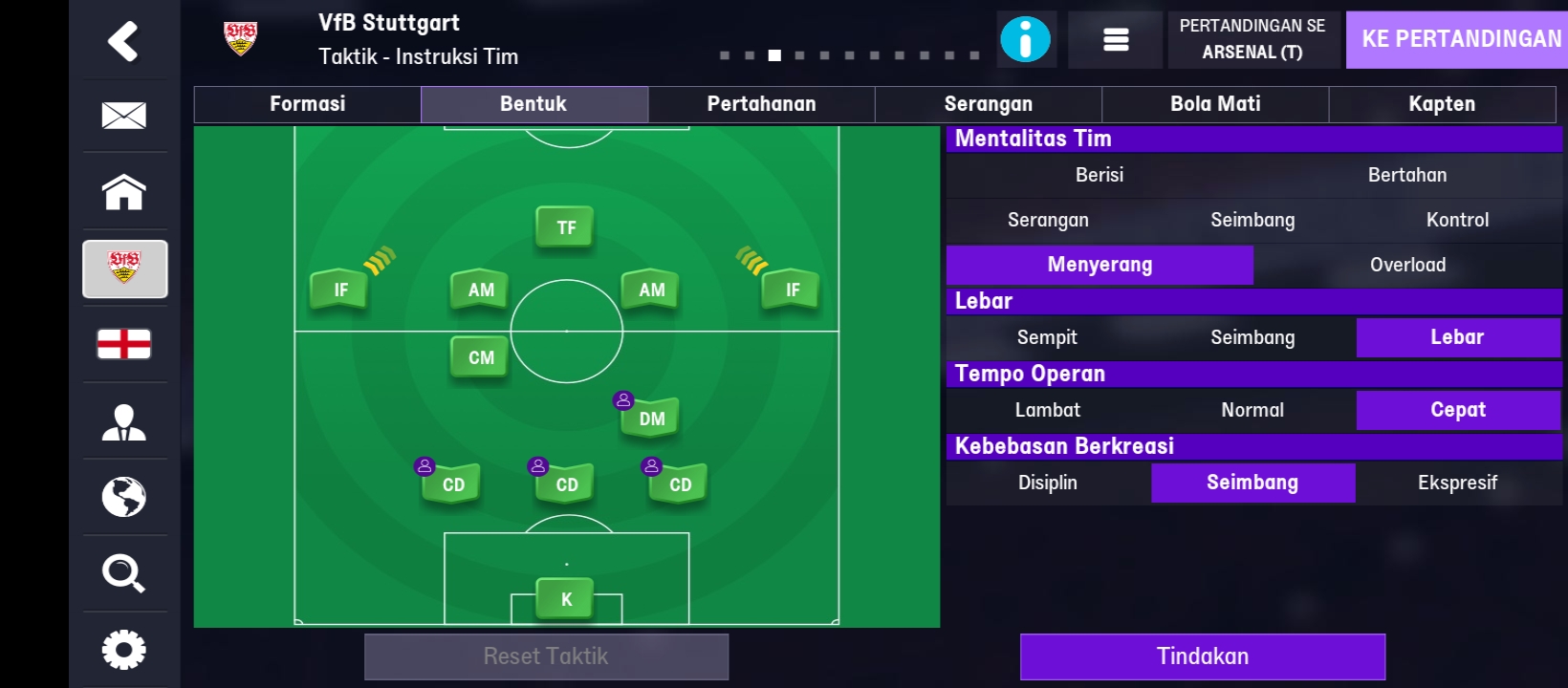The height and width of the screenshot is (688, 1568).
Task: Click the info button near the top
Action: (x=1026, y=39)
